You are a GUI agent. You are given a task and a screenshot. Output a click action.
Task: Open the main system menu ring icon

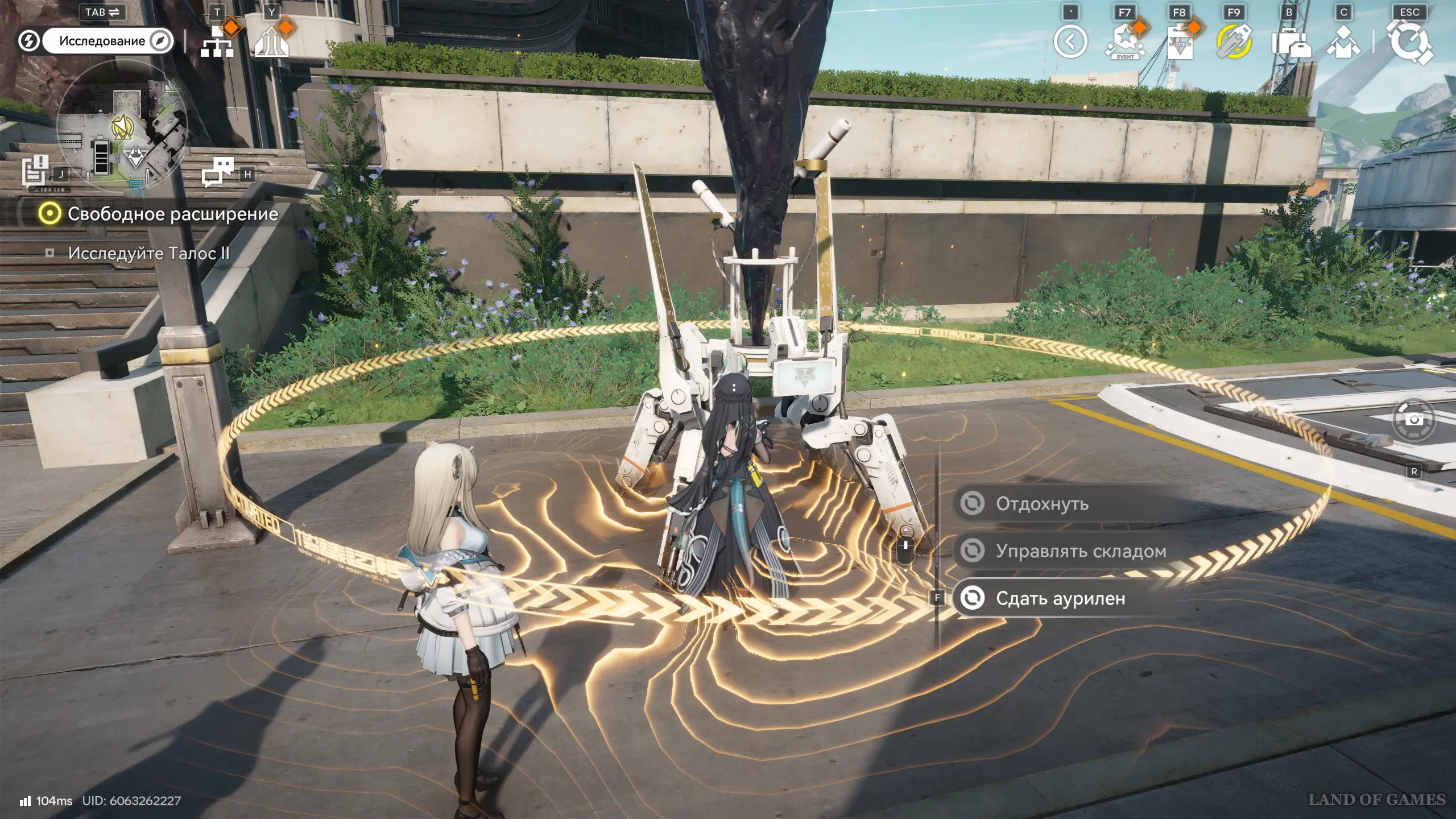click(1409, 42)
